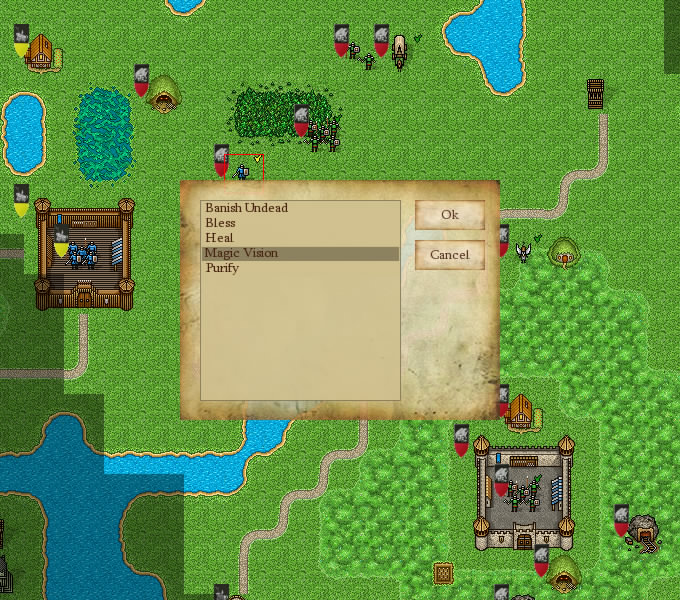Select the Banish Undead spell
The image size is (680, 600).
(x=246, y=208)
